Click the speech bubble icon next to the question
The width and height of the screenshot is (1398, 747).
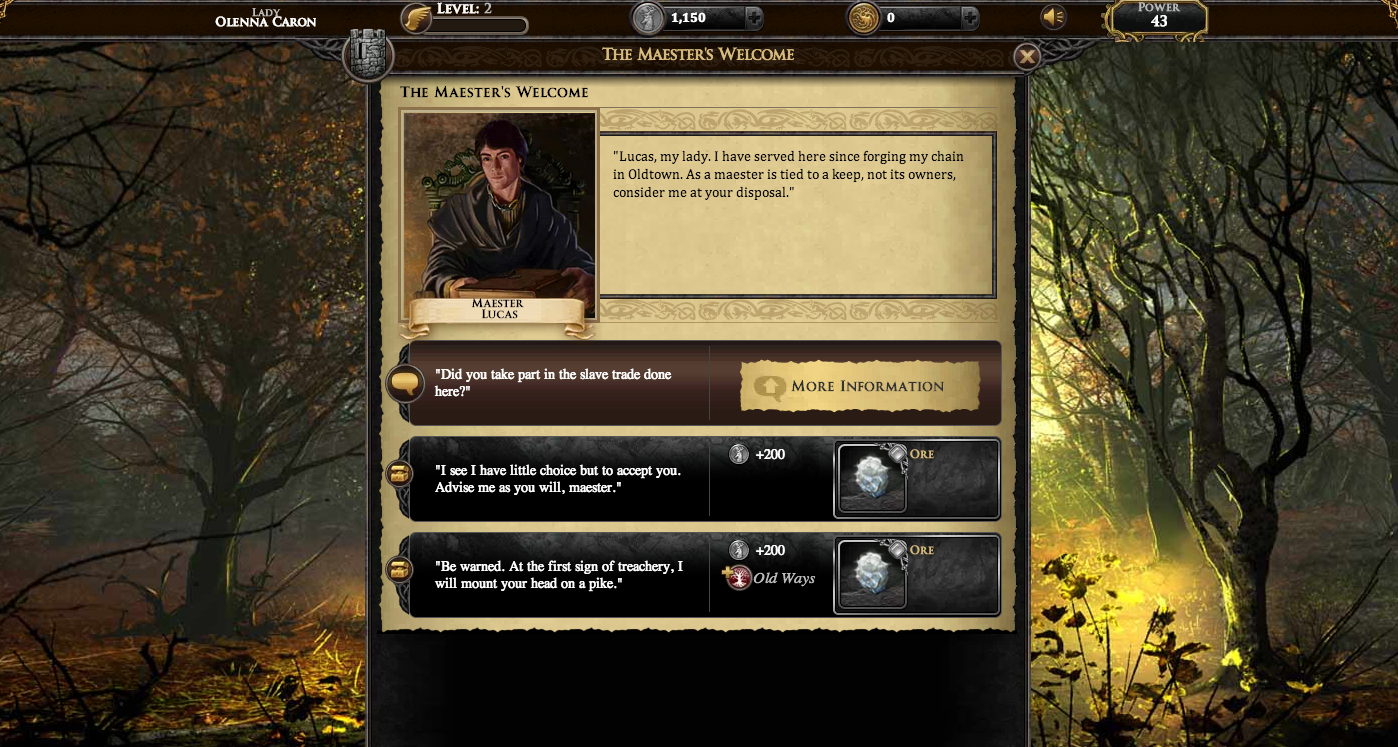point(405,383)
